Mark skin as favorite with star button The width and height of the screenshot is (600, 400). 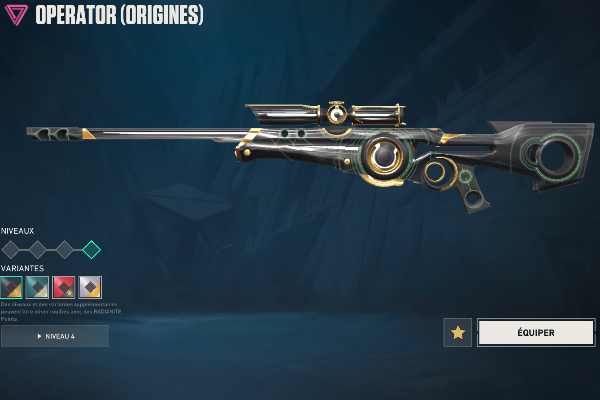pos(457,333)
